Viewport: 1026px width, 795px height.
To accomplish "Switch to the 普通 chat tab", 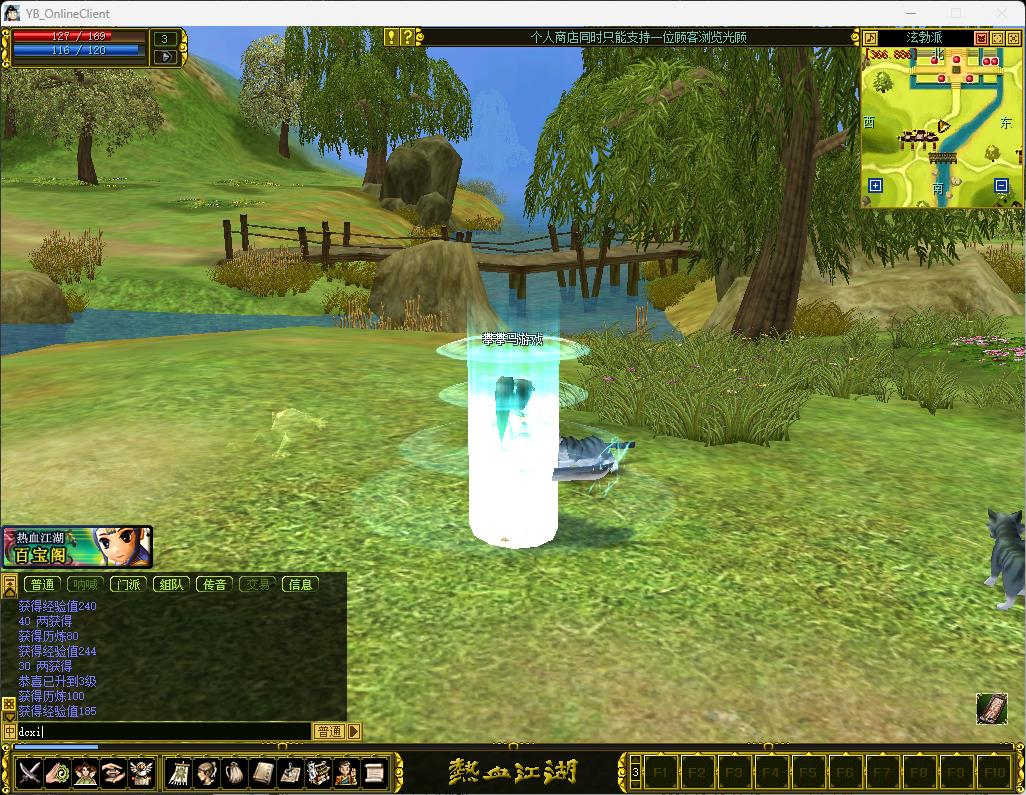I will pyautogui.click(x=42, y=584).
